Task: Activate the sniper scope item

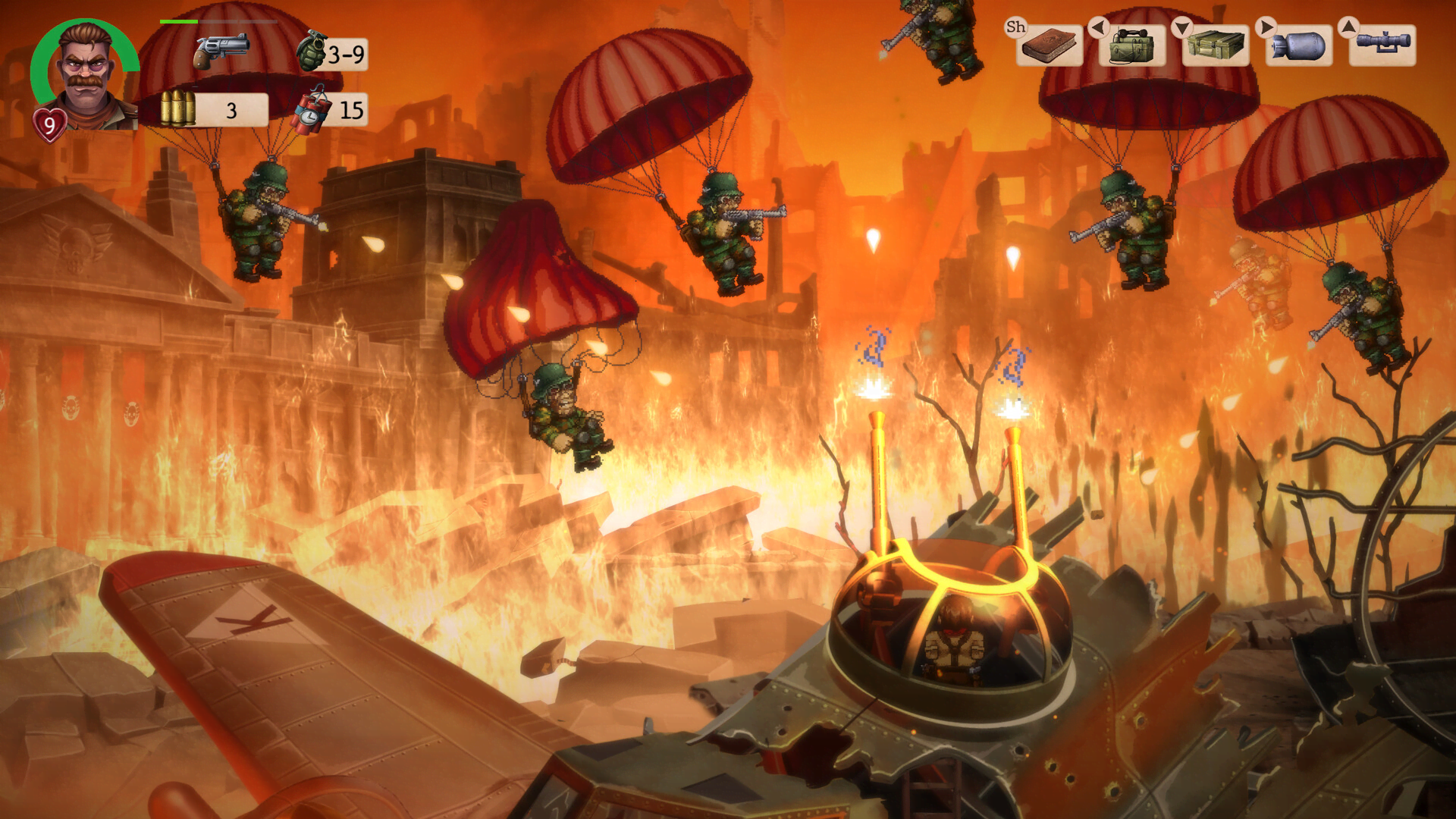Action: click(x=1382, y=44)
